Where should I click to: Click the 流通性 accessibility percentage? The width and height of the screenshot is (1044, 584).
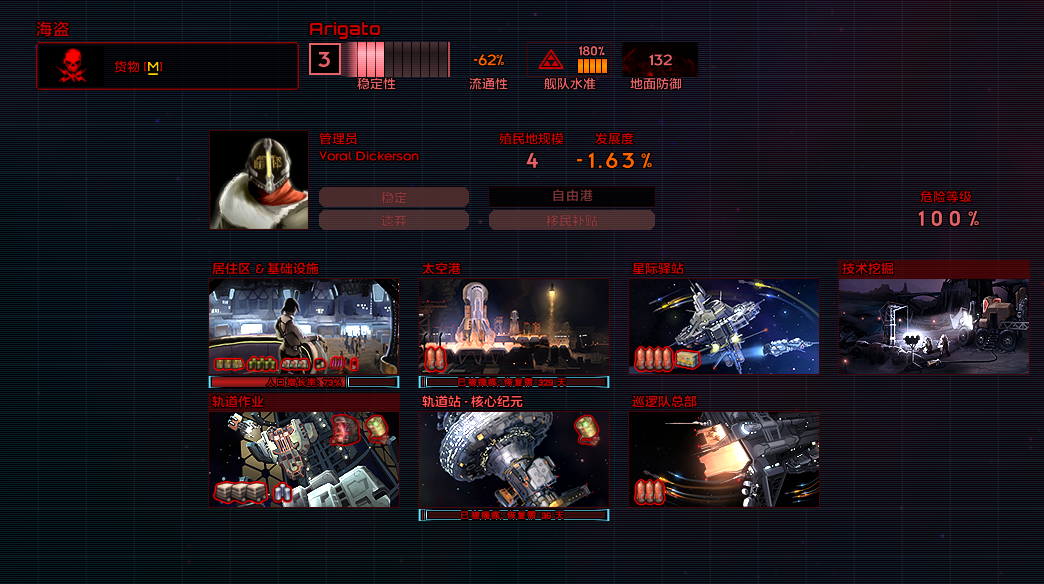[488, 60]
